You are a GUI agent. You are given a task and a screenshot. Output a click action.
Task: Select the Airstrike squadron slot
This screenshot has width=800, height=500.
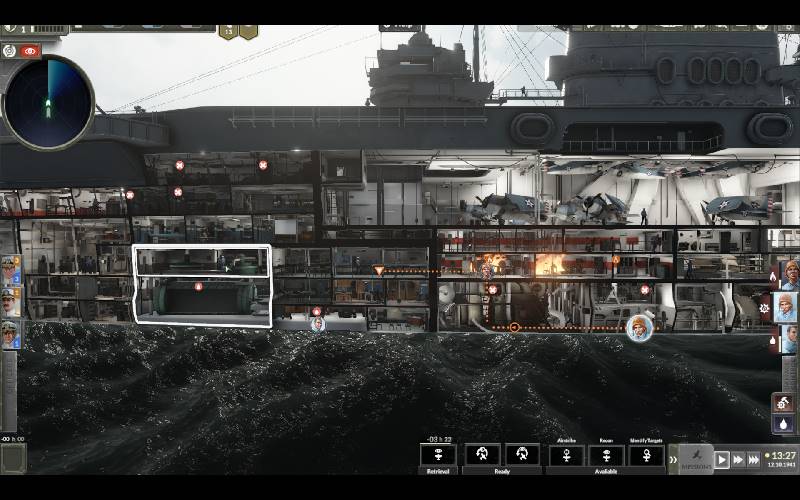pos(566,455)
